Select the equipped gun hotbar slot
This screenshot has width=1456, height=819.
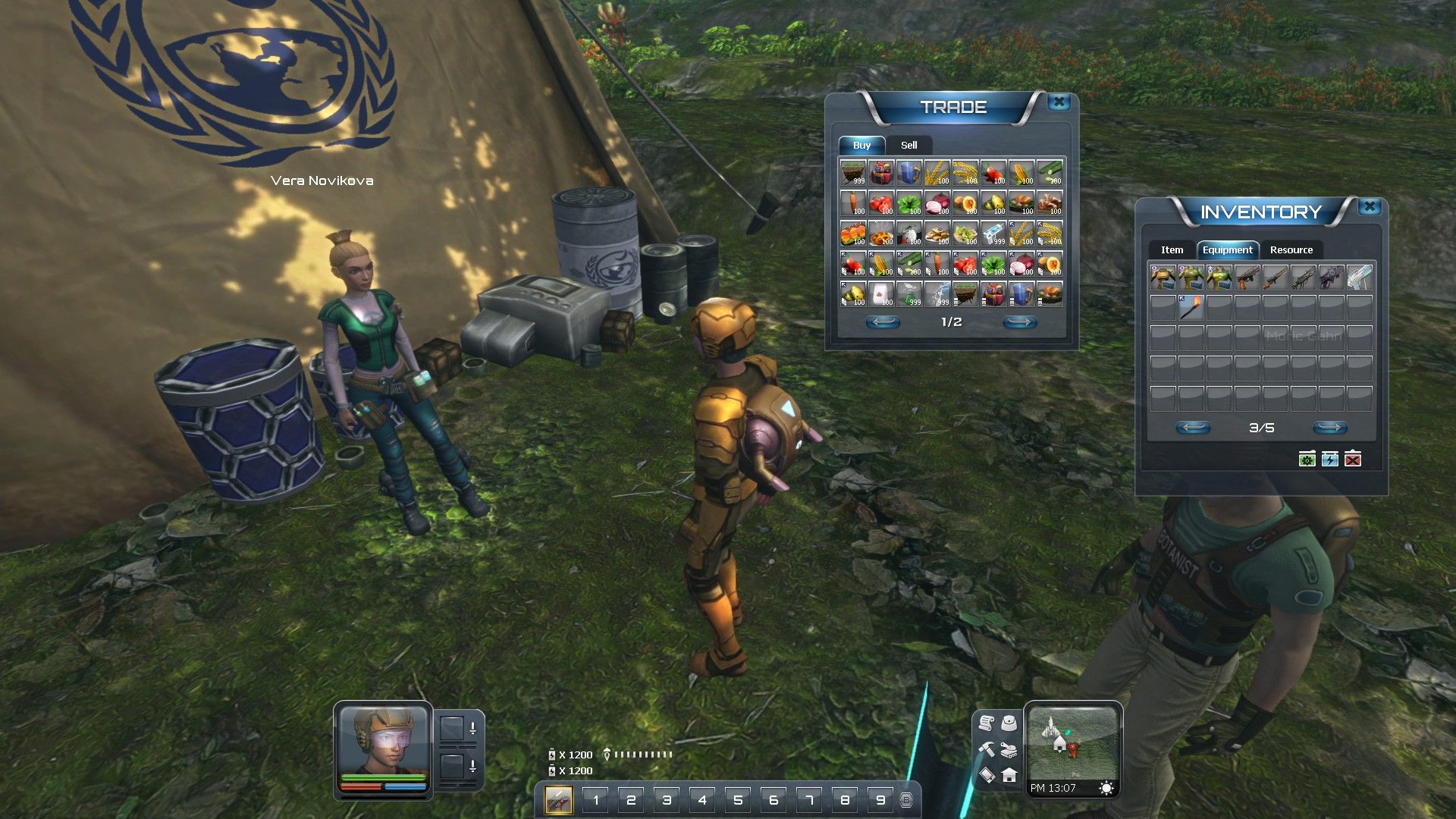pos(559,799)
